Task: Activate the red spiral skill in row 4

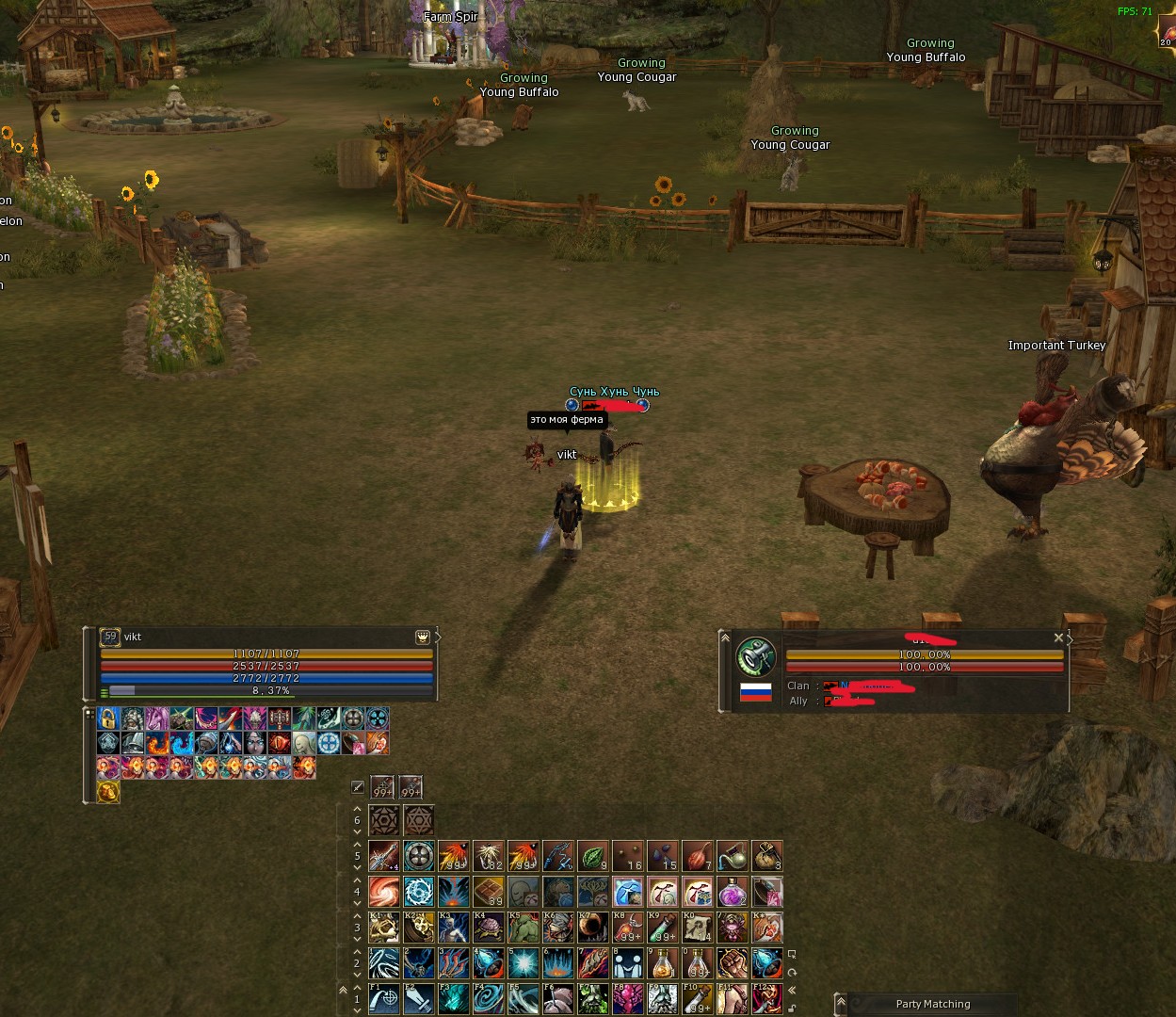Action: coord(383,892)
